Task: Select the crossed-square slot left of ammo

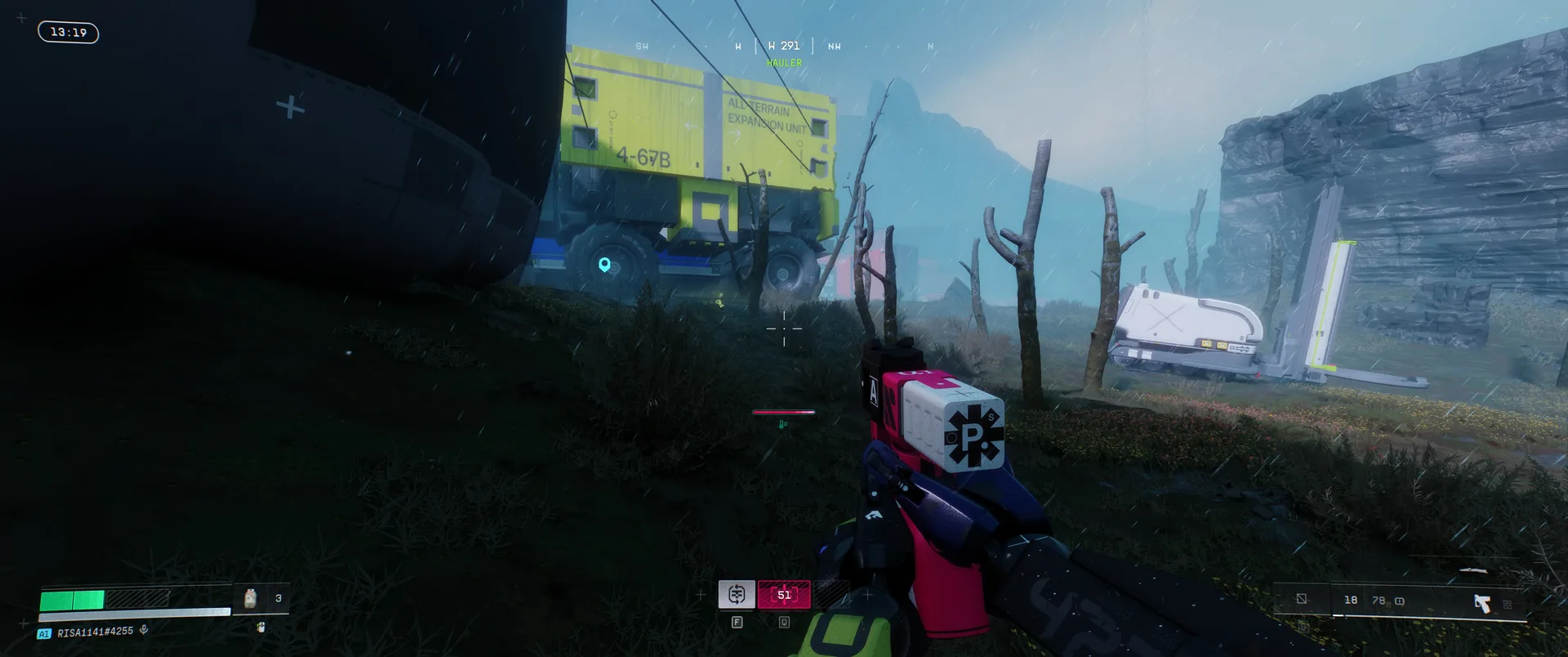Action: pyautogui.click(x=1302, y=600)
